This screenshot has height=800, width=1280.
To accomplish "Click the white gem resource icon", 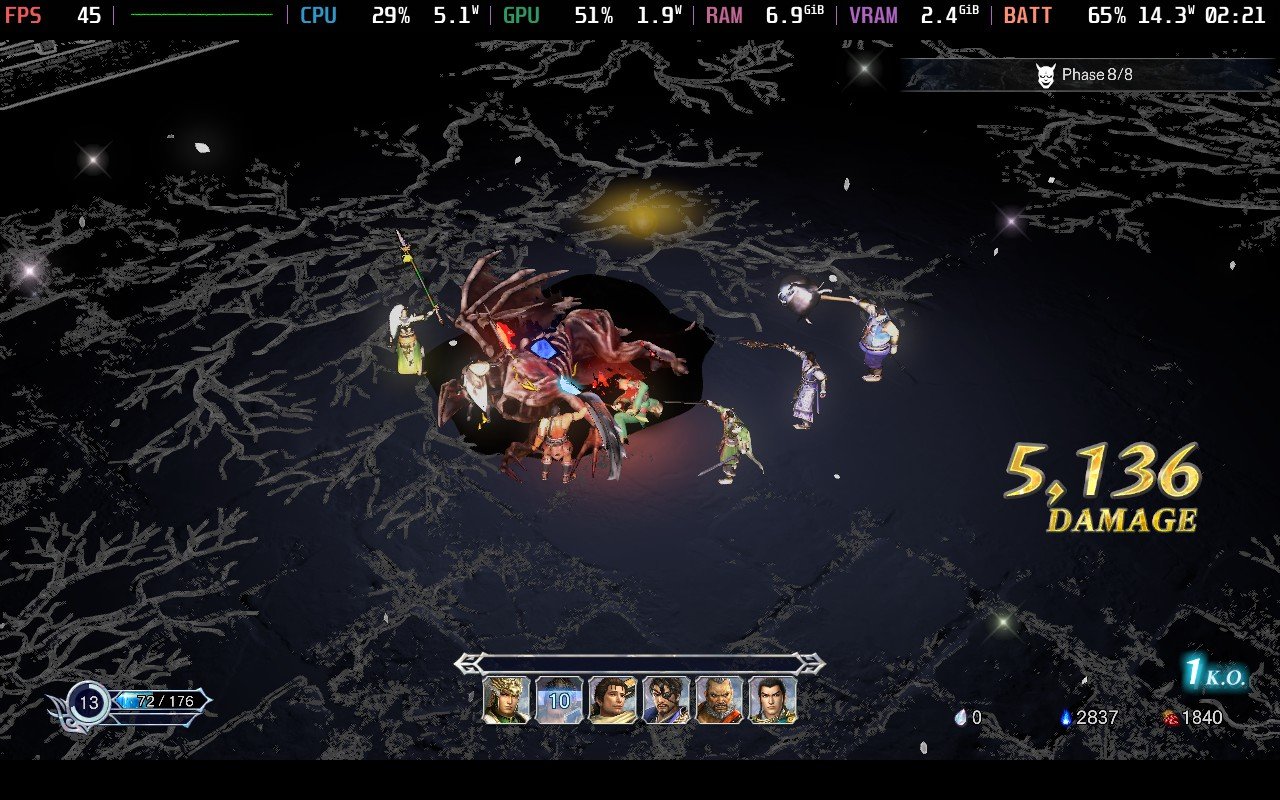I will [x=962, y=717].
